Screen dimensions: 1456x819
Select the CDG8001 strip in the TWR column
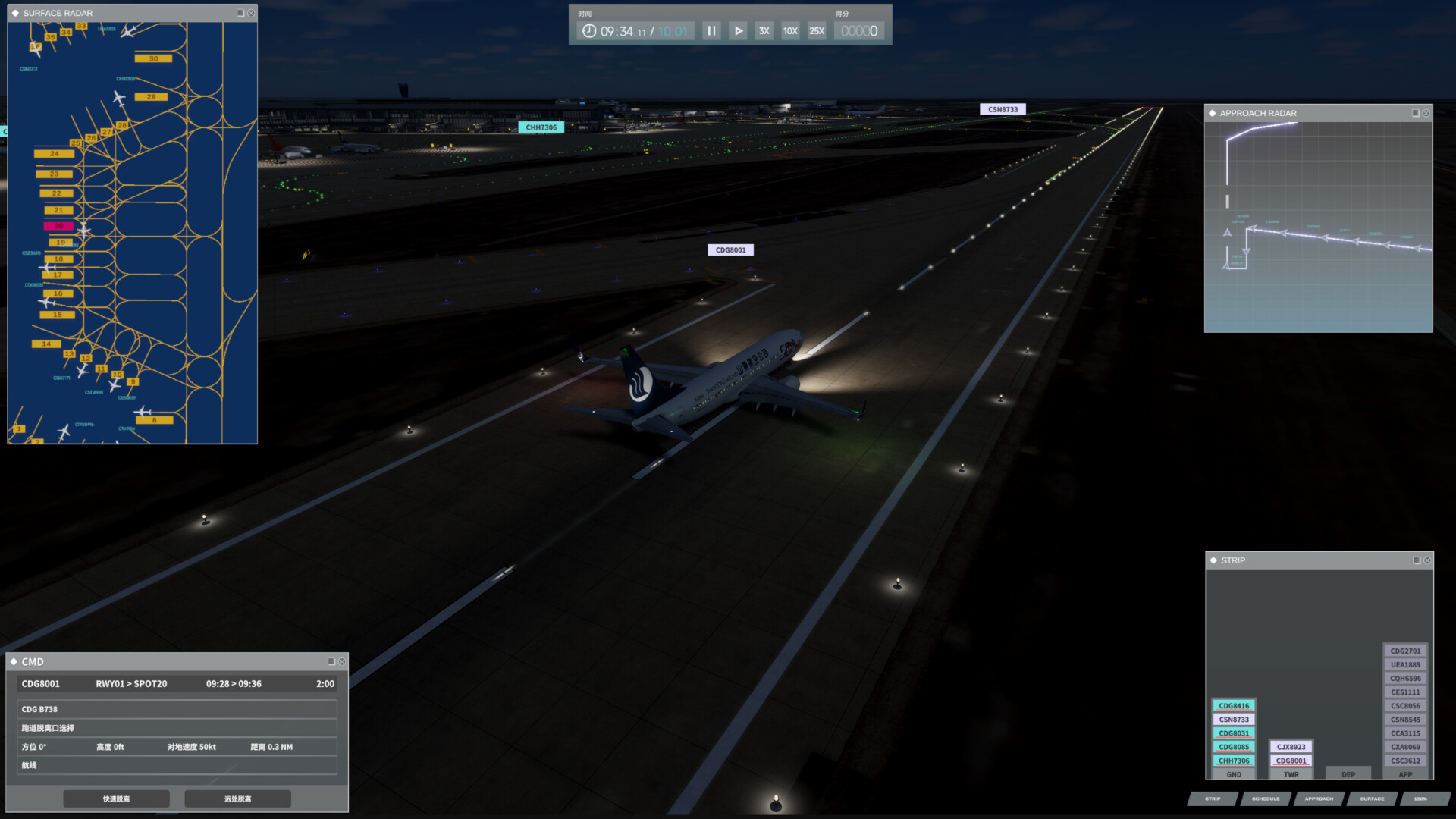pyautogui.click(x=1290, y=760)
